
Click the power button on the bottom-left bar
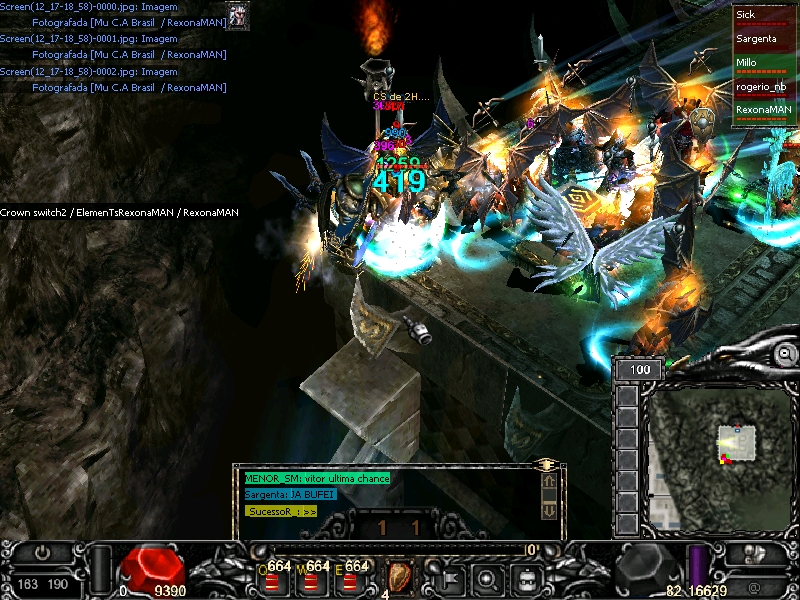click(43, 552)
